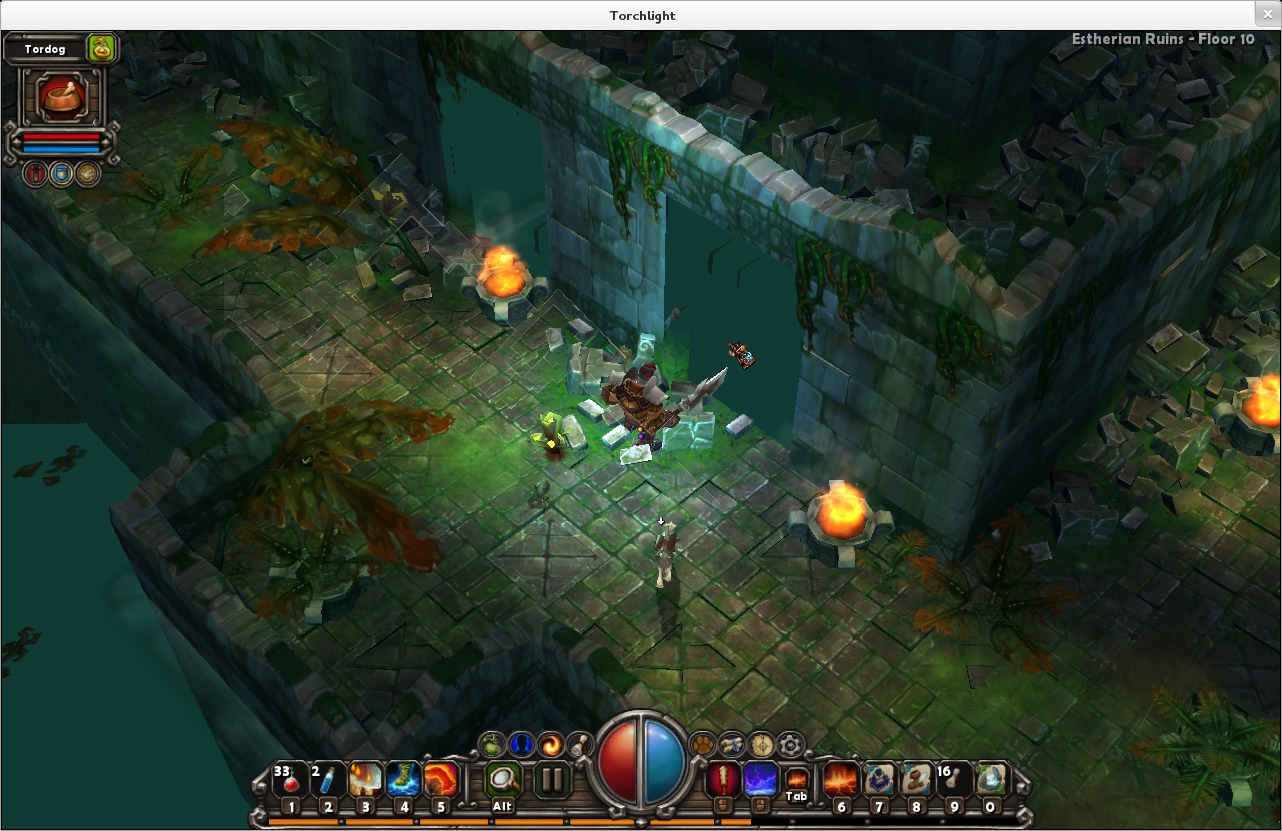Toggle the magnifying glass item labels button
Image resolution: width=1282 pixels, height=831 pixels.
[503, 779]
